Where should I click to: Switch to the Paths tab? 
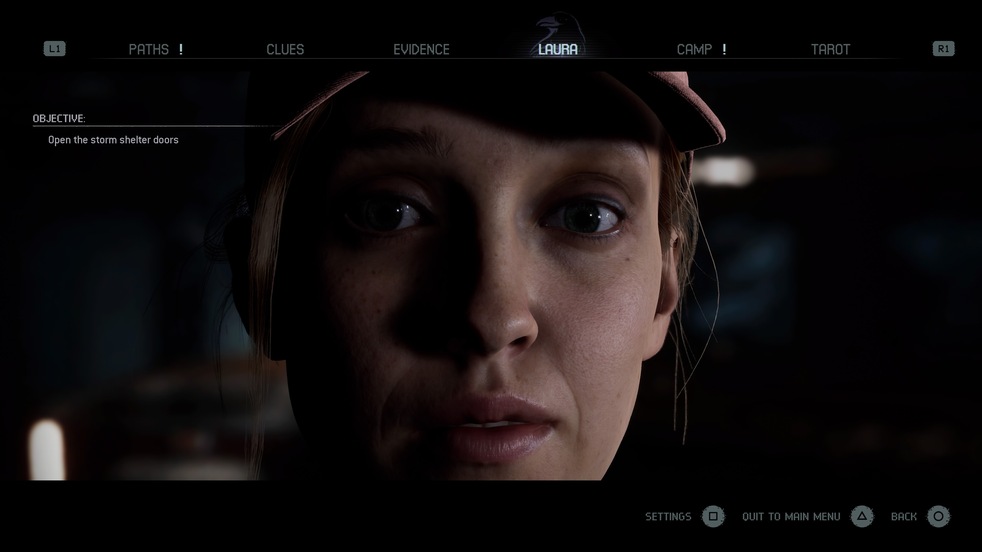coord(149,49)
